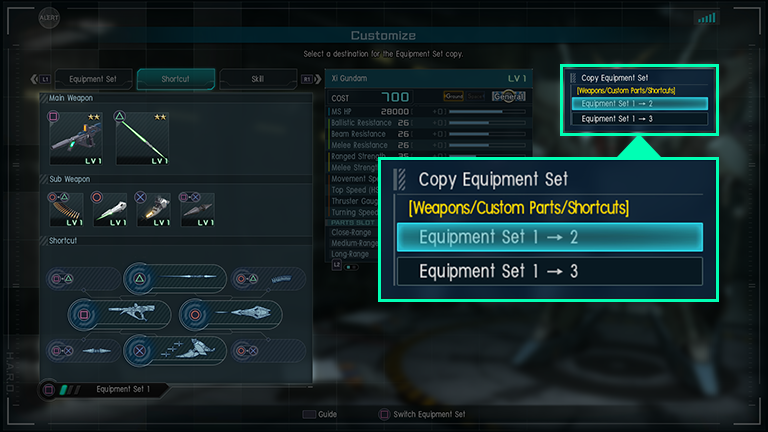Viewport: 768px width, 432px height.
Task: Pick the orange ammo-belt sub weapon slot
Action: pyautogui.click(x=67, y=209)
